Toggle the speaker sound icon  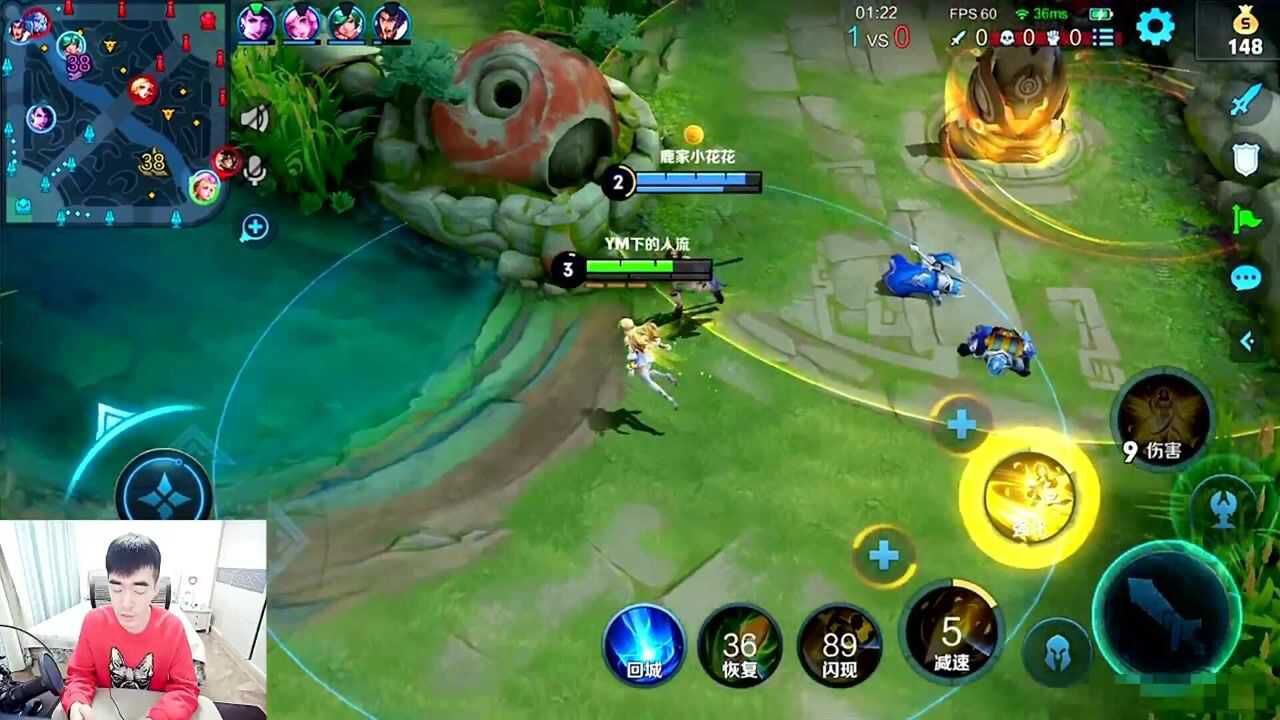click(x=255, y=119)
